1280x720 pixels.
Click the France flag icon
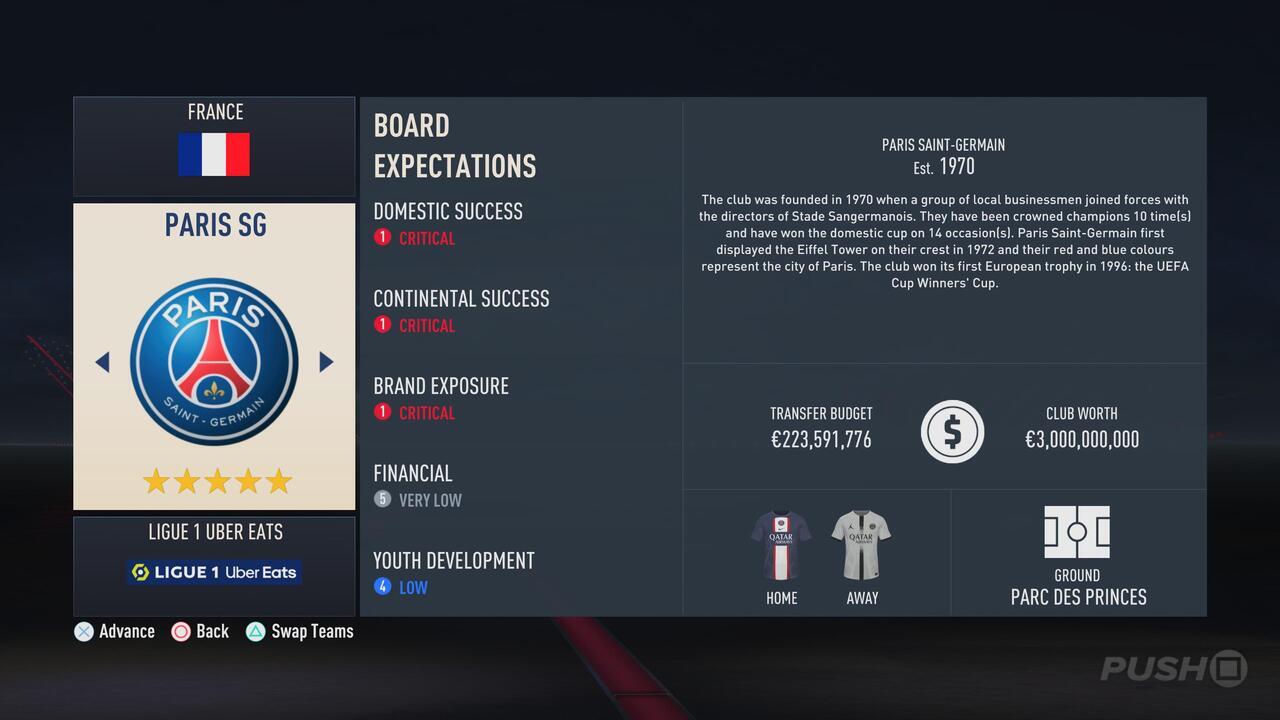pyautogui.click(x=214, y=155)
